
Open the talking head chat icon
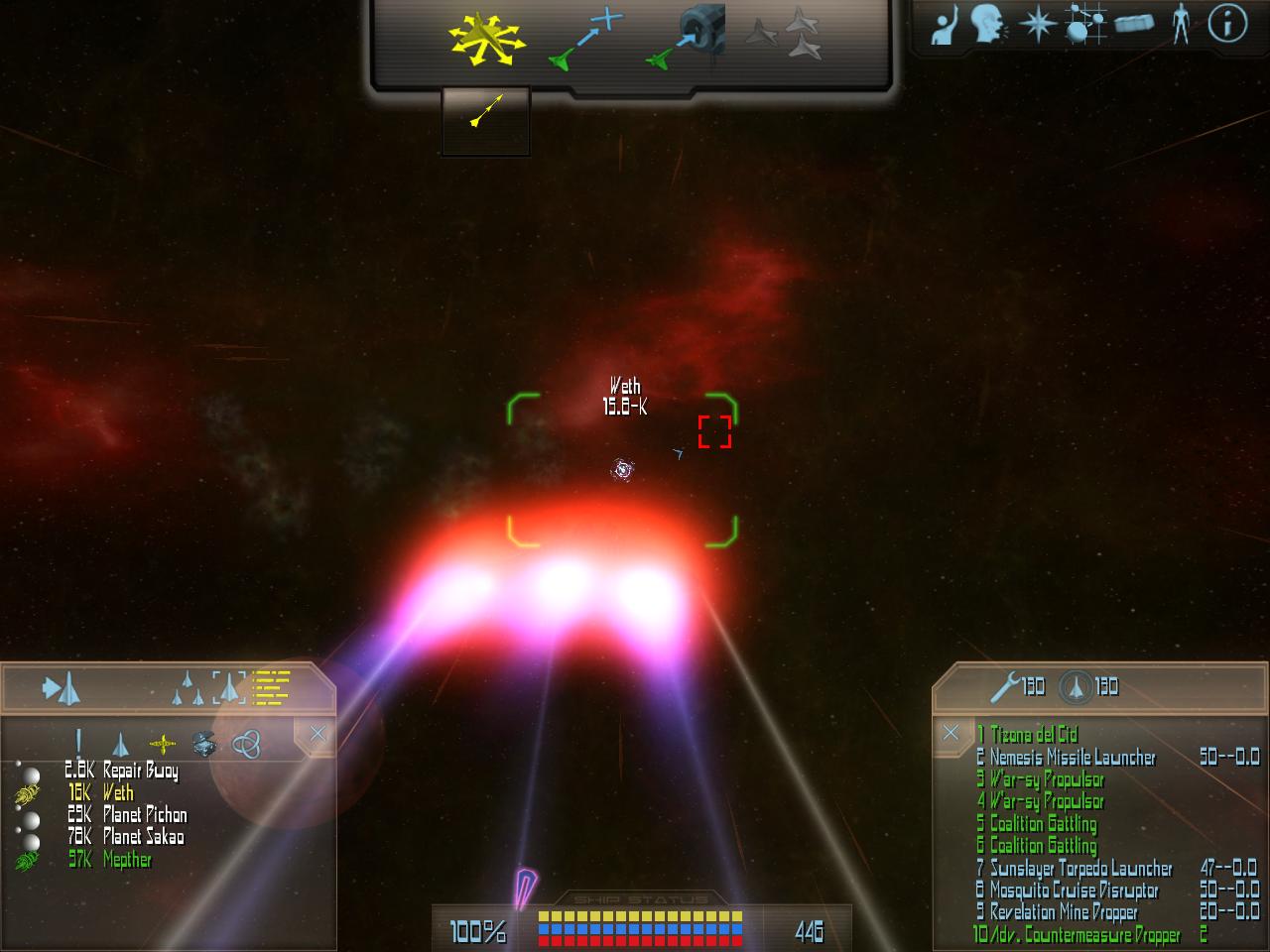pyautogui.click(x=987, y=24)
